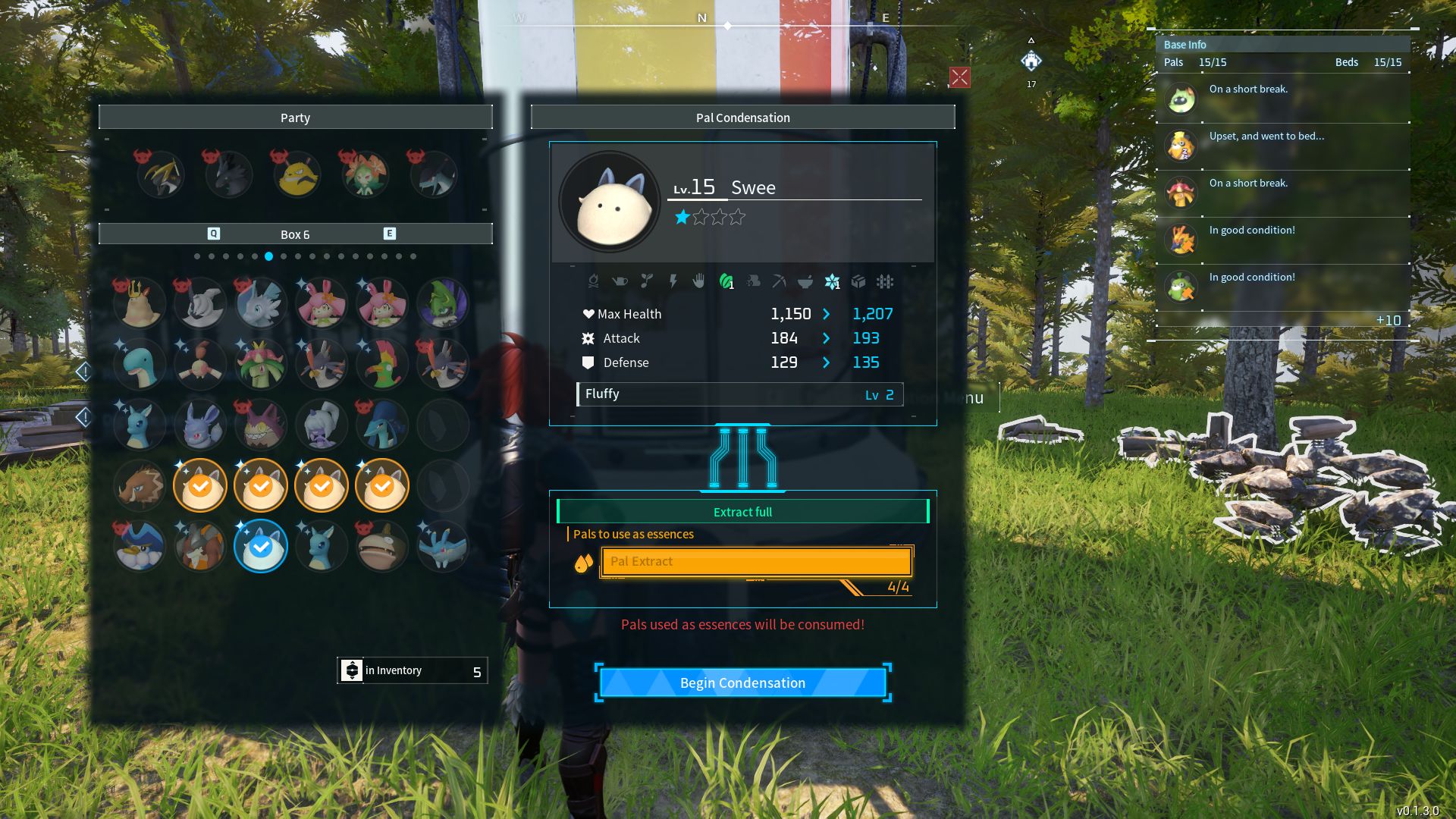This screenshot has width=1456, height=819.
Task: Begin the Pal condensation
Action: coord(742,682)
